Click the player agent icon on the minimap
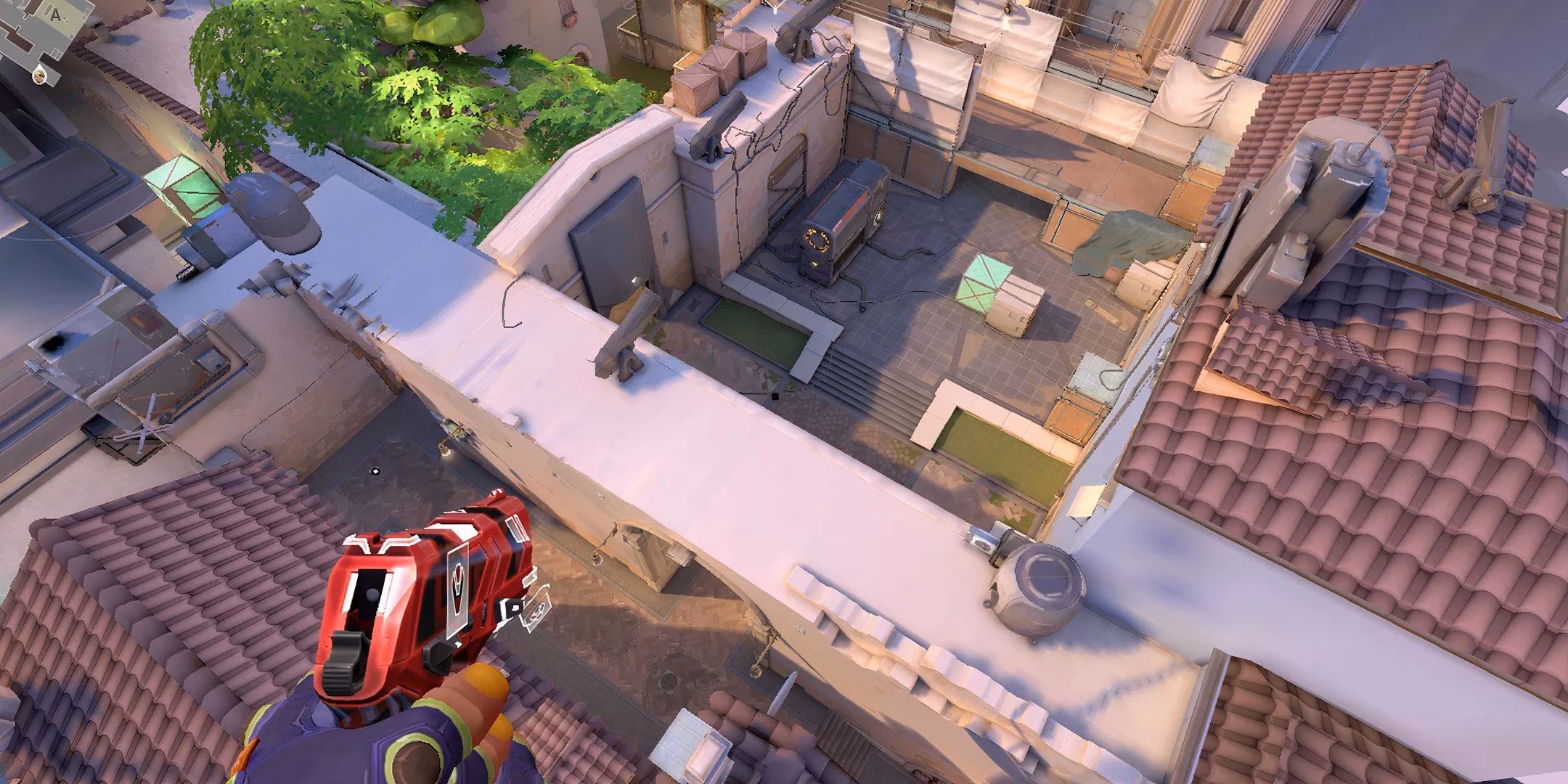The image size is (1568, 784). tap(40, 77)
